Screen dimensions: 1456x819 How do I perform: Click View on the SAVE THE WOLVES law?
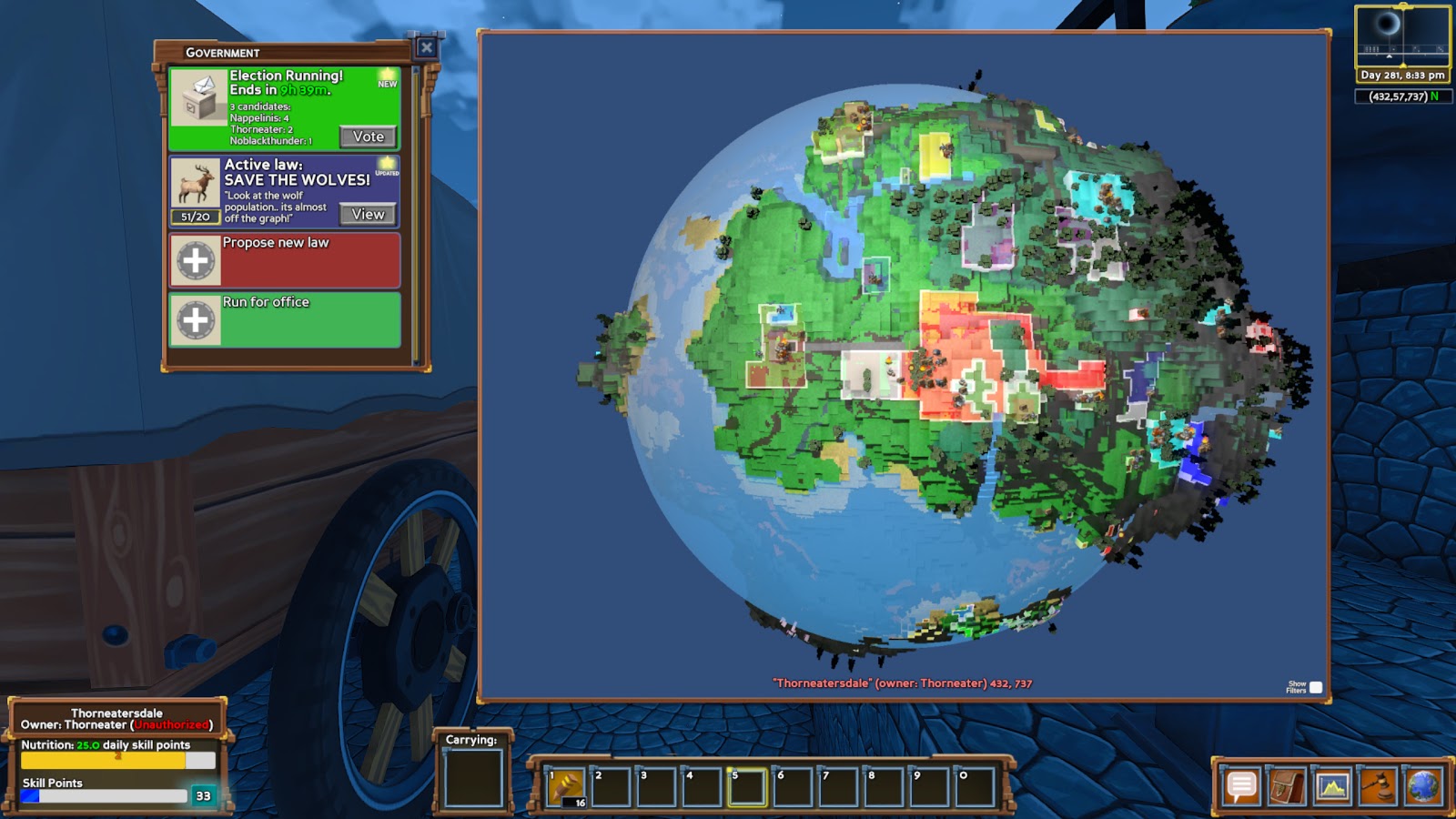367,213
